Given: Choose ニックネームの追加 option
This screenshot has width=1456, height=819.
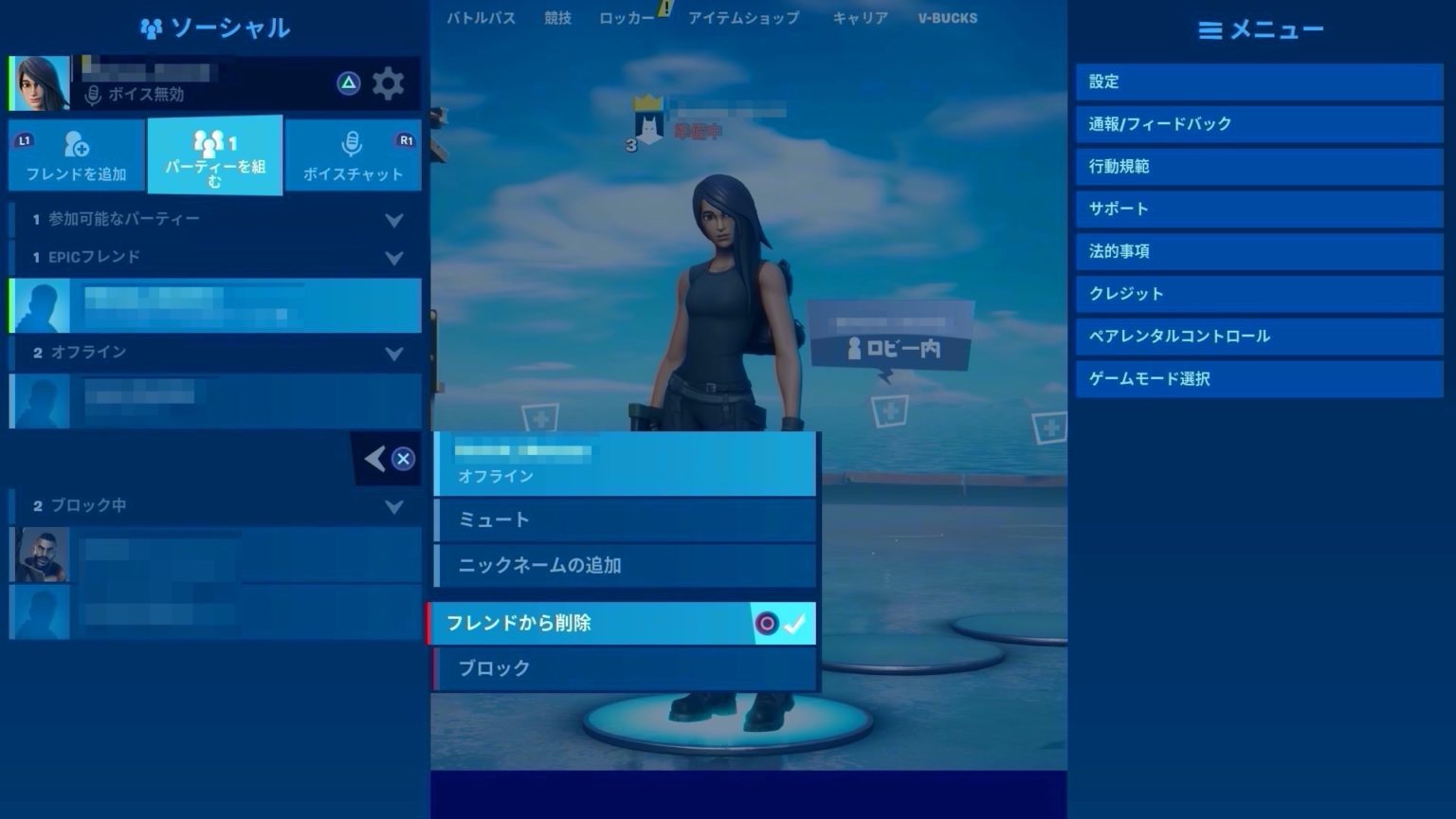Looking at the screenshot, I should pyautogui.click(x=623, y=565).
